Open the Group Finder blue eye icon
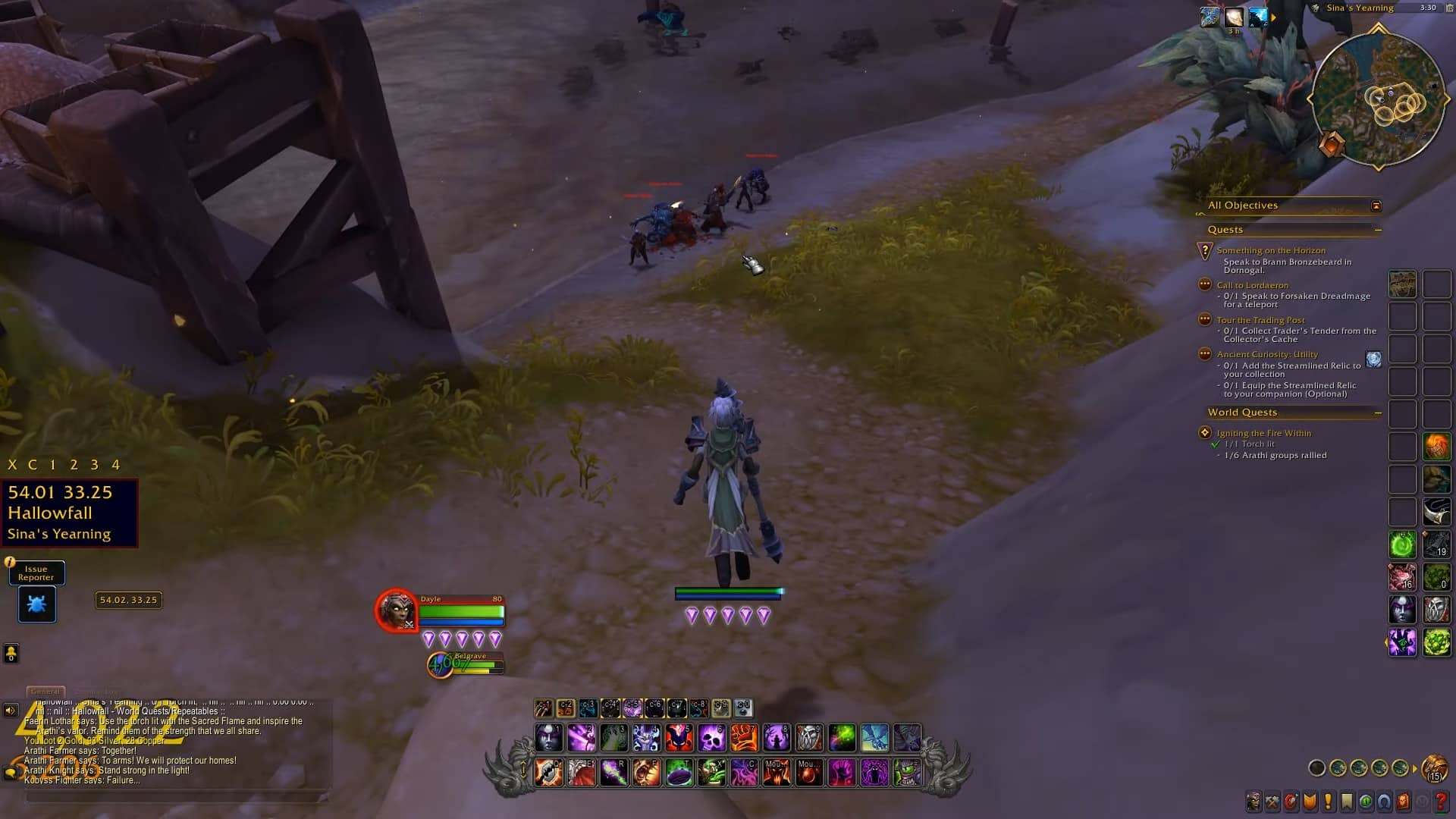This screenshot has width=1456, height=819. (1385, 801)
